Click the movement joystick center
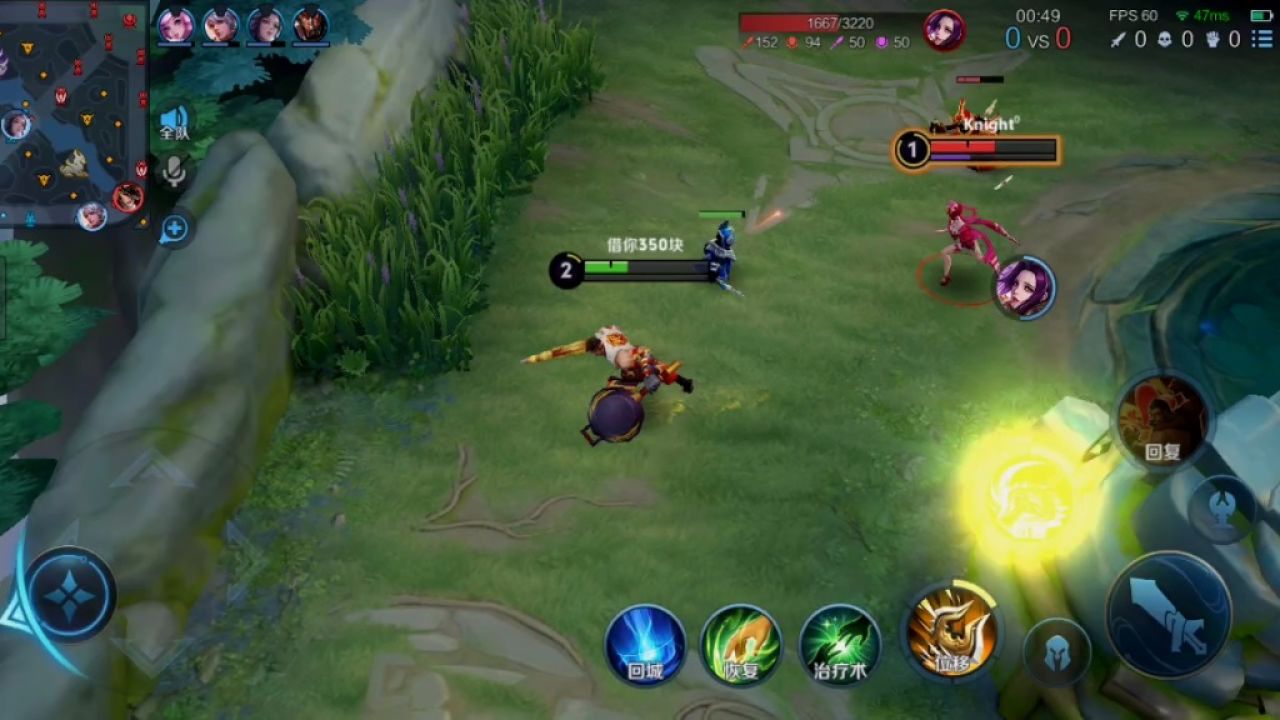The width and height of the screenshot is (1280, 720). coord(70,595)
